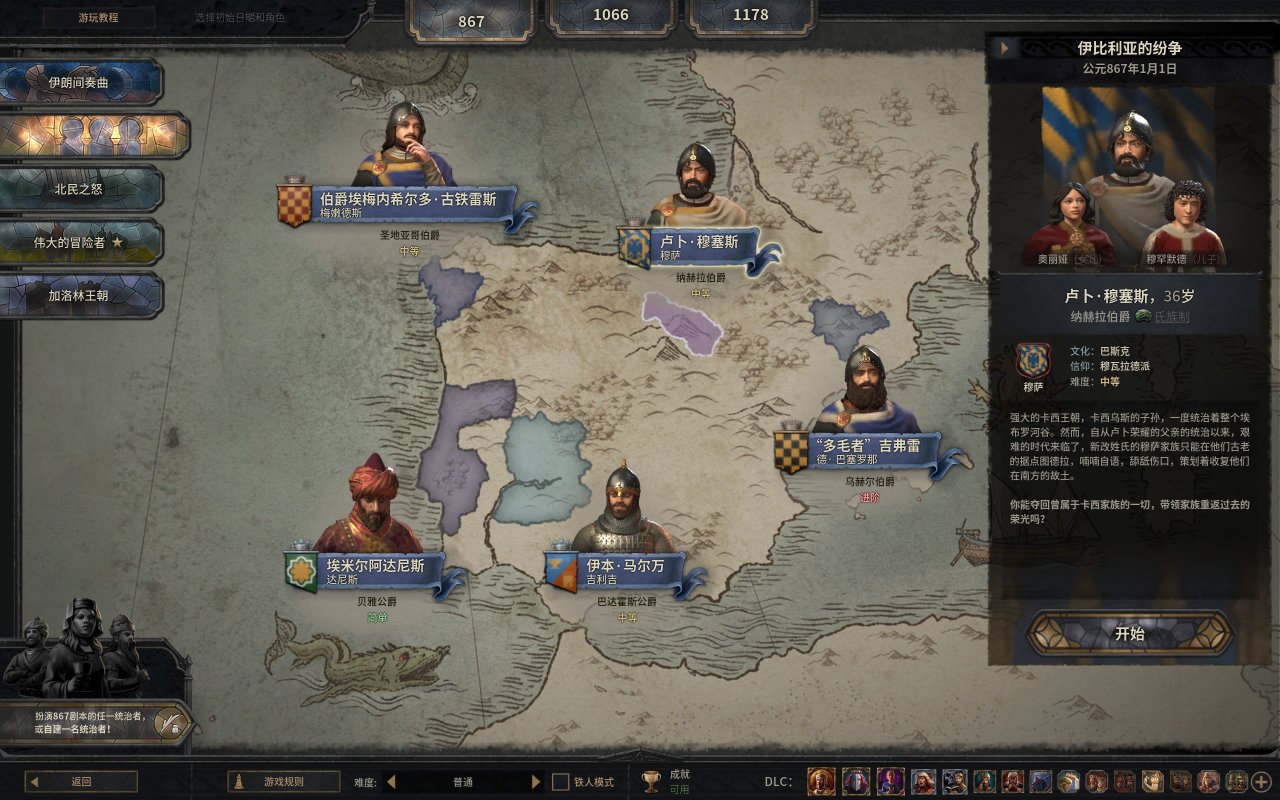Toggle the 铁人模式 ironman checkbox
This screenshot has height=800, width=1280.
click(561, 782)
